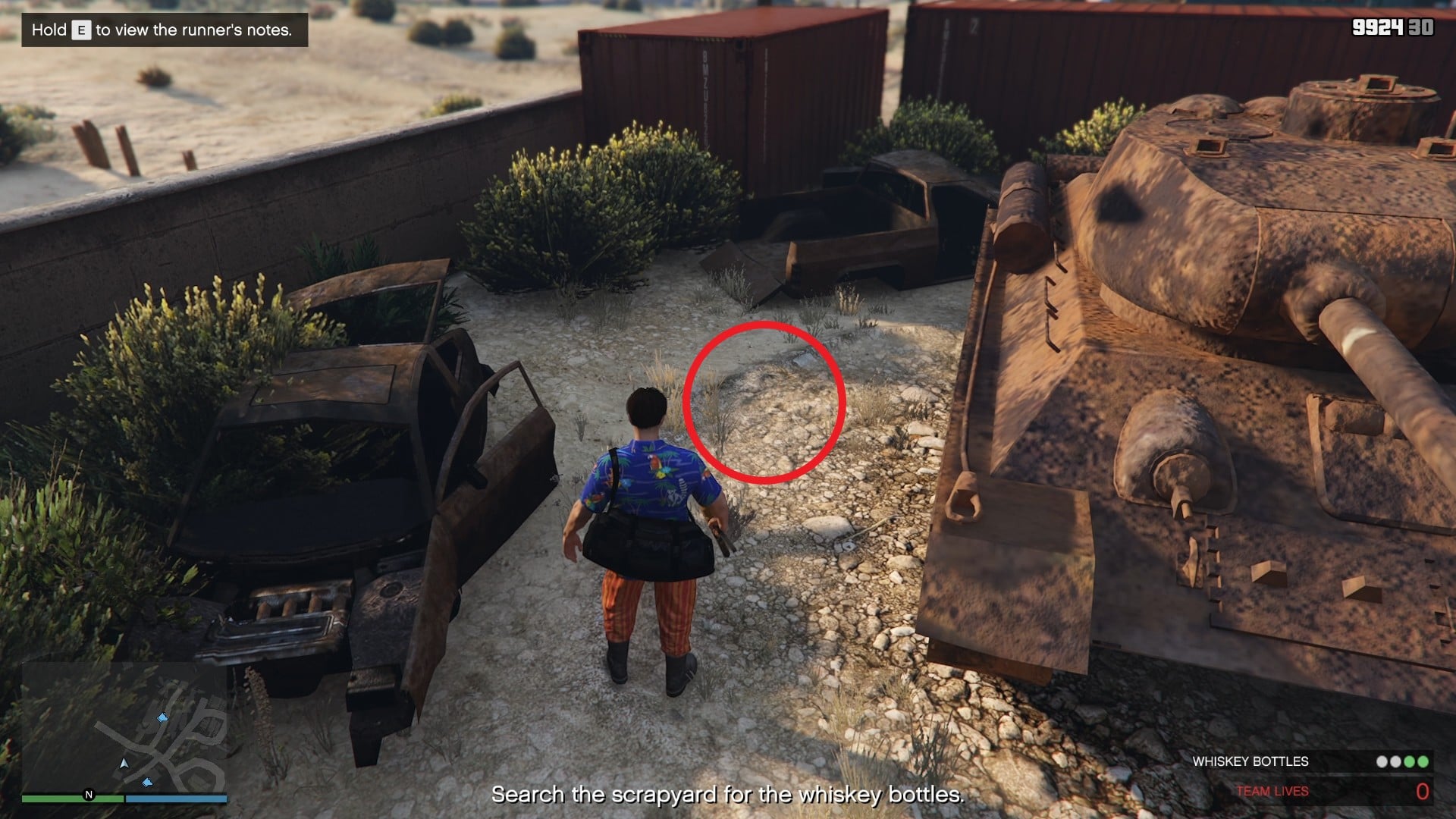Click the leftmost grey whiskey bottle dot
This screenshot has height=819, width=1456.
1381,761
